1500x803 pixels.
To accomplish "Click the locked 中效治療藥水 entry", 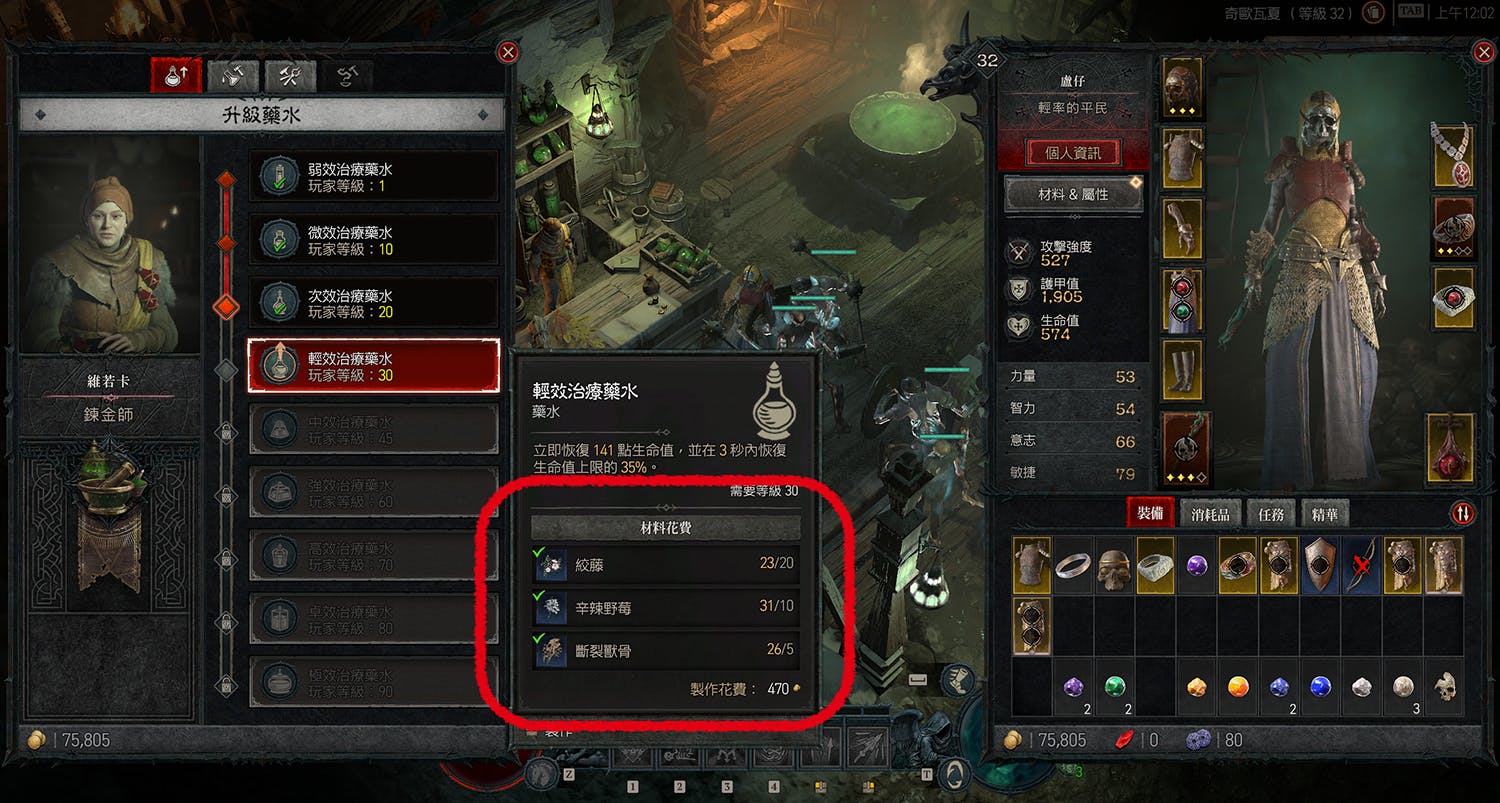I will [373, 429].
